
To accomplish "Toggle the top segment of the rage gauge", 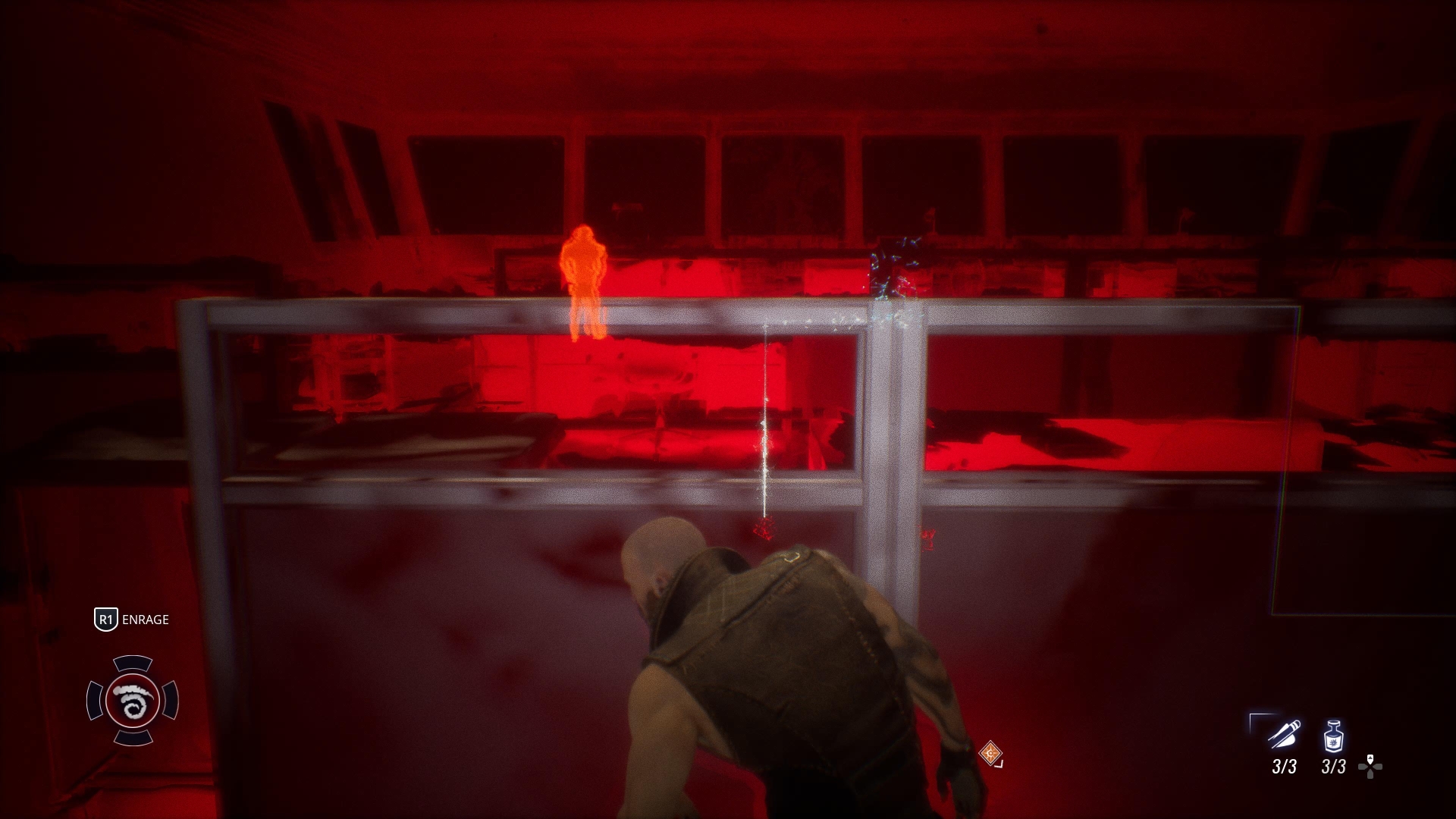I will coord(133,663).
